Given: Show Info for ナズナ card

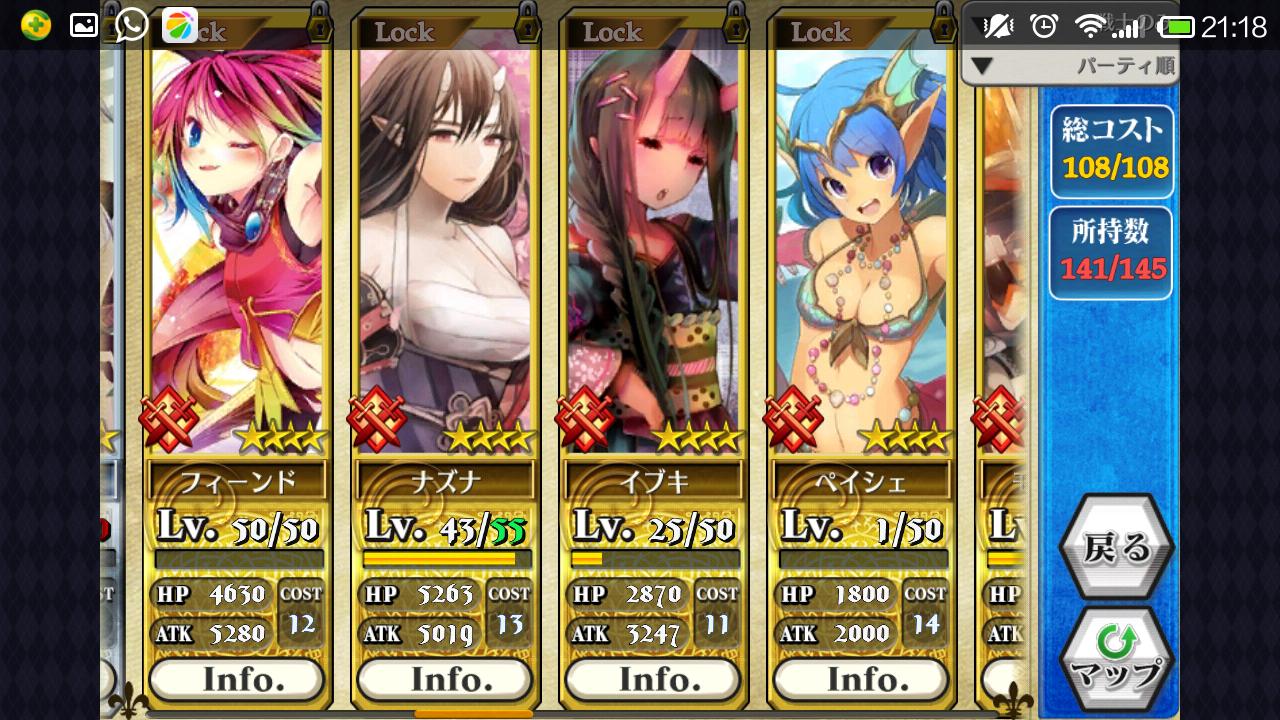Looking at the screenshot, I should [x=445, y=680].
